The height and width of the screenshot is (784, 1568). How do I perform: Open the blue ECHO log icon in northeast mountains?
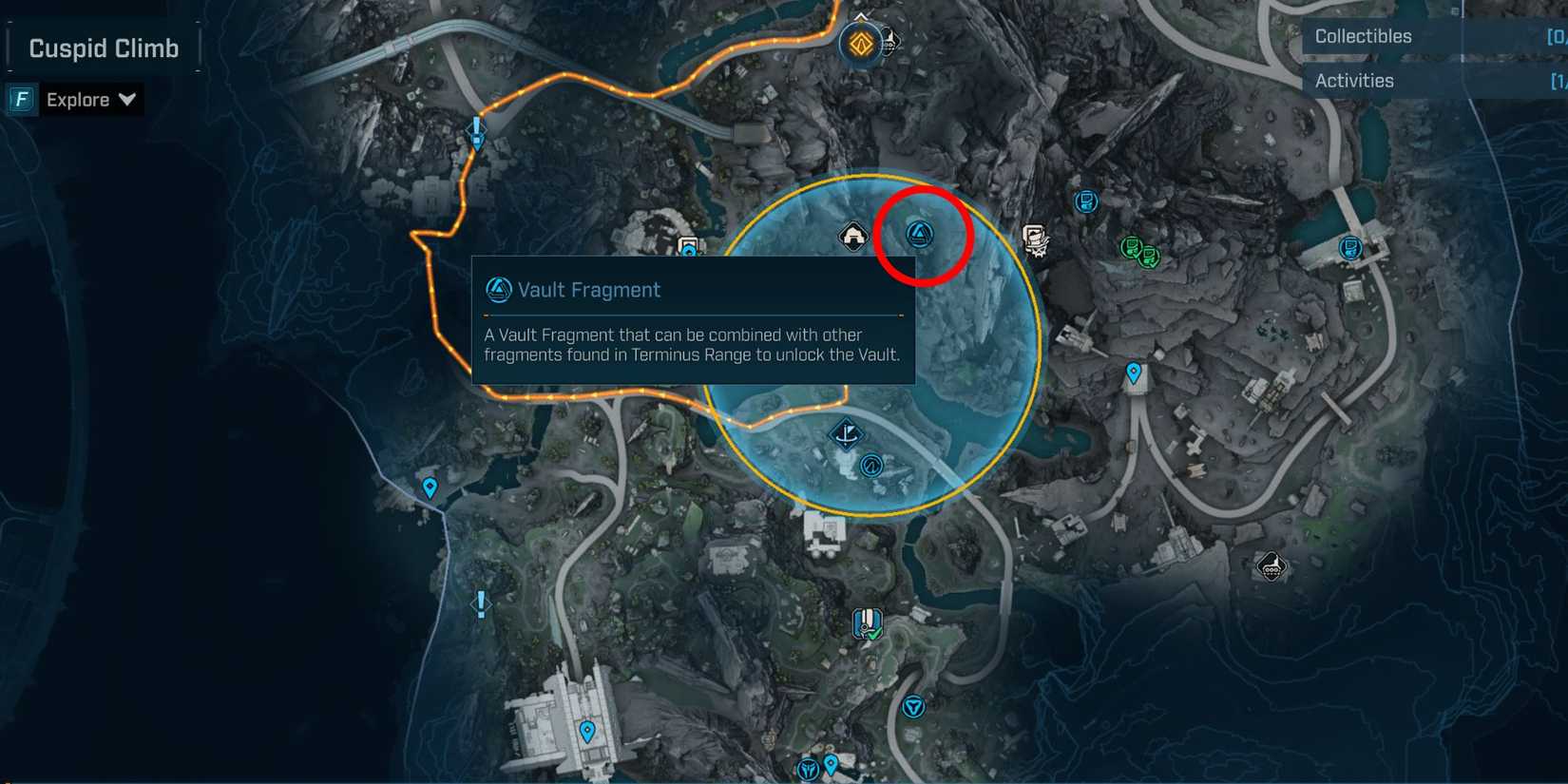click(x=1086, y=201)
